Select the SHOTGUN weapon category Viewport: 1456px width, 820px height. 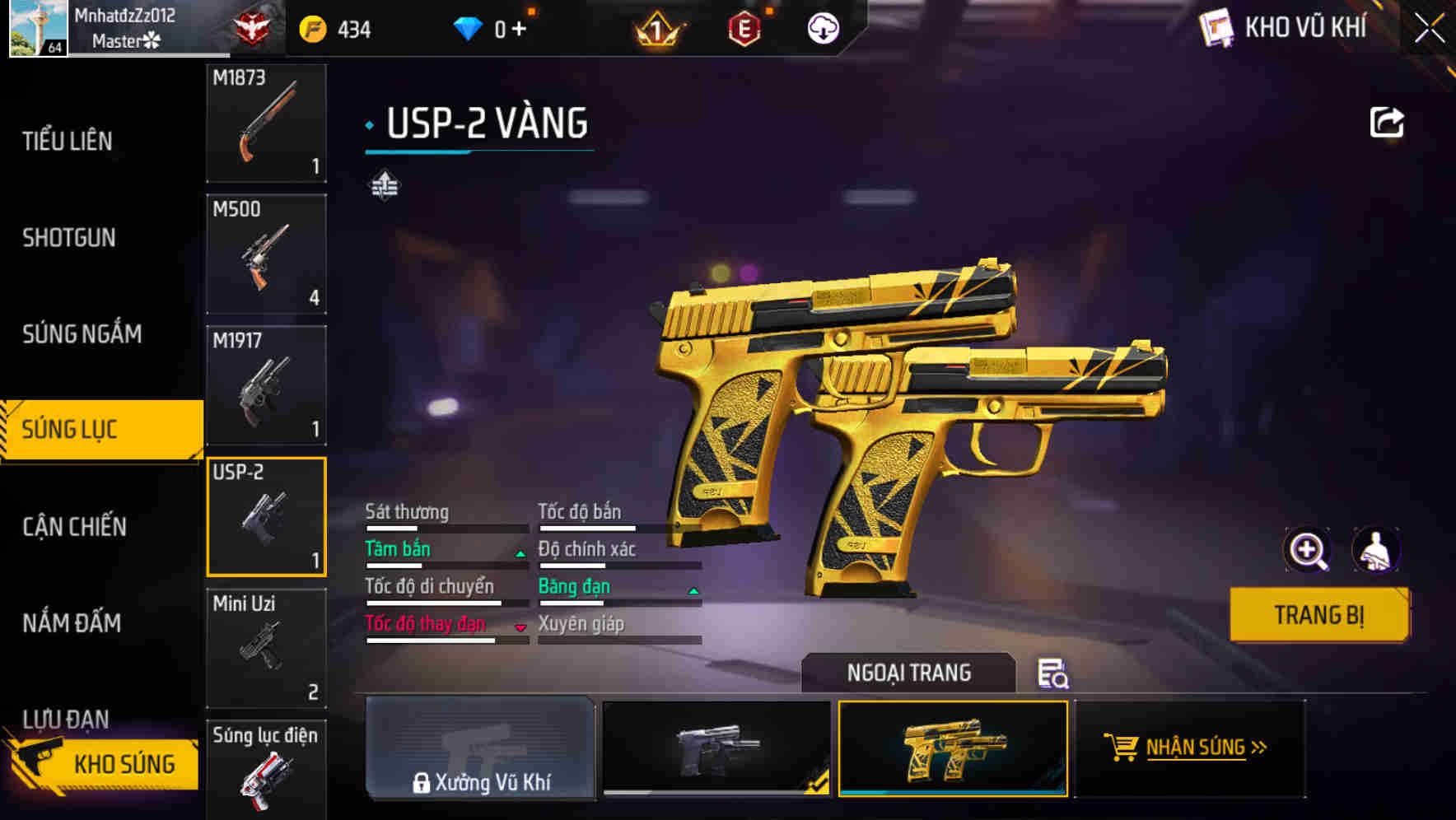69,237
